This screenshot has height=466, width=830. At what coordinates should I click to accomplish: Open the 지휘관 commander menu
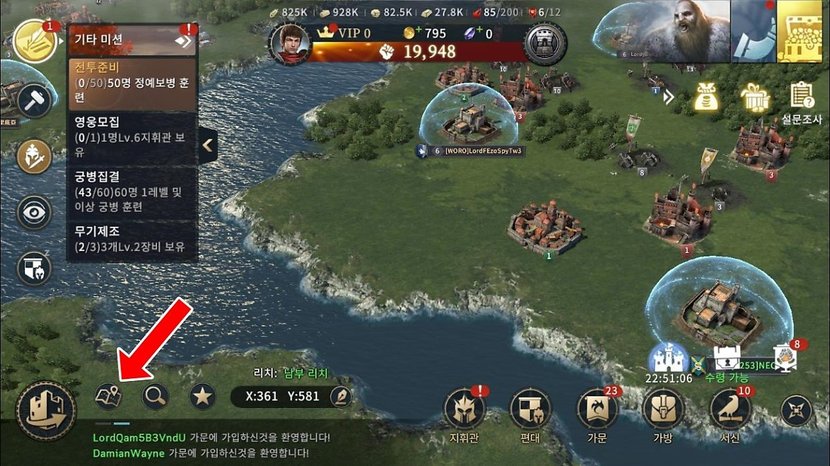465,410
